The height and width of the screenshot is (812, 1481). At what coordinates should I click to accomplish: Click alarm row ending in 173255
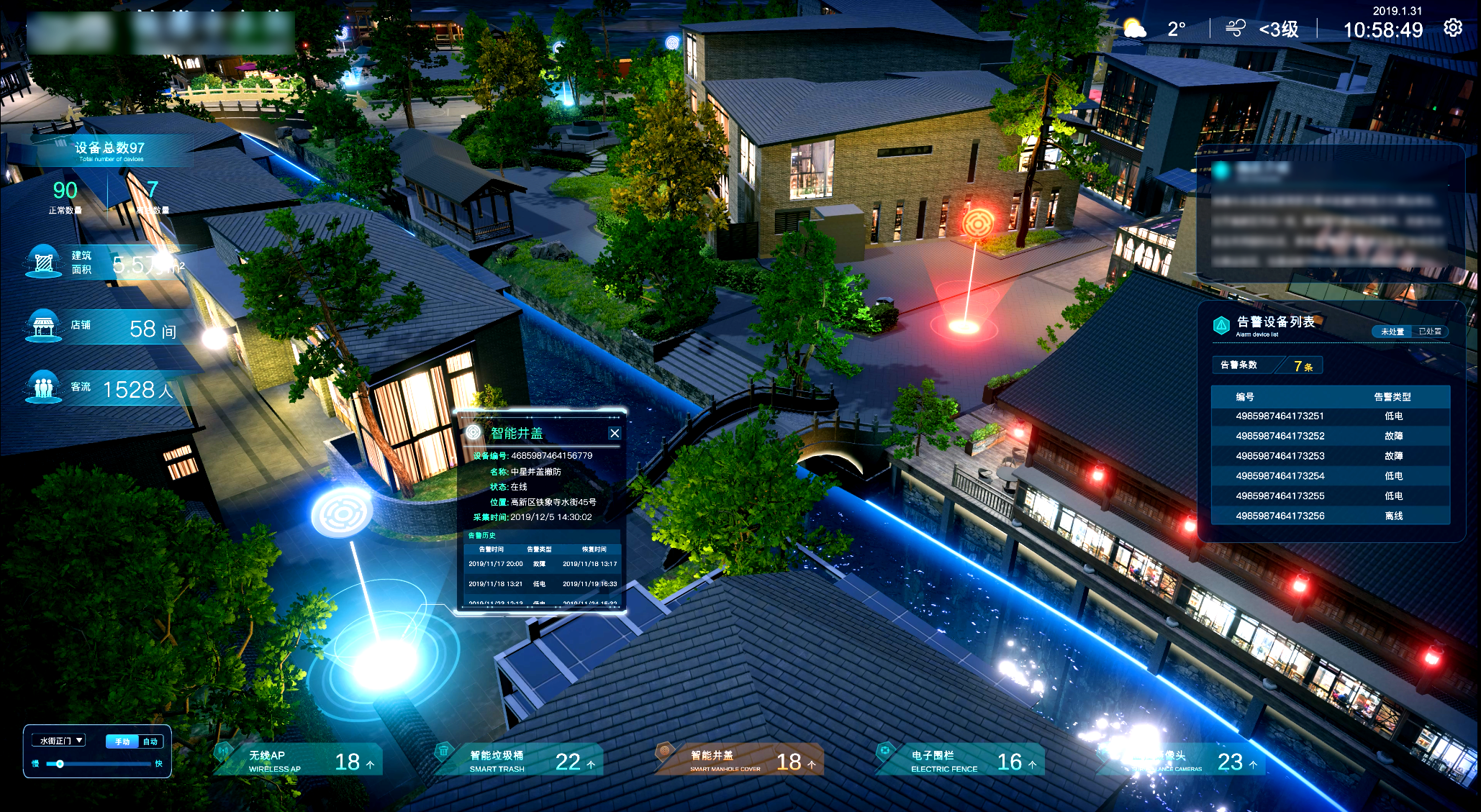point(1330,496)
